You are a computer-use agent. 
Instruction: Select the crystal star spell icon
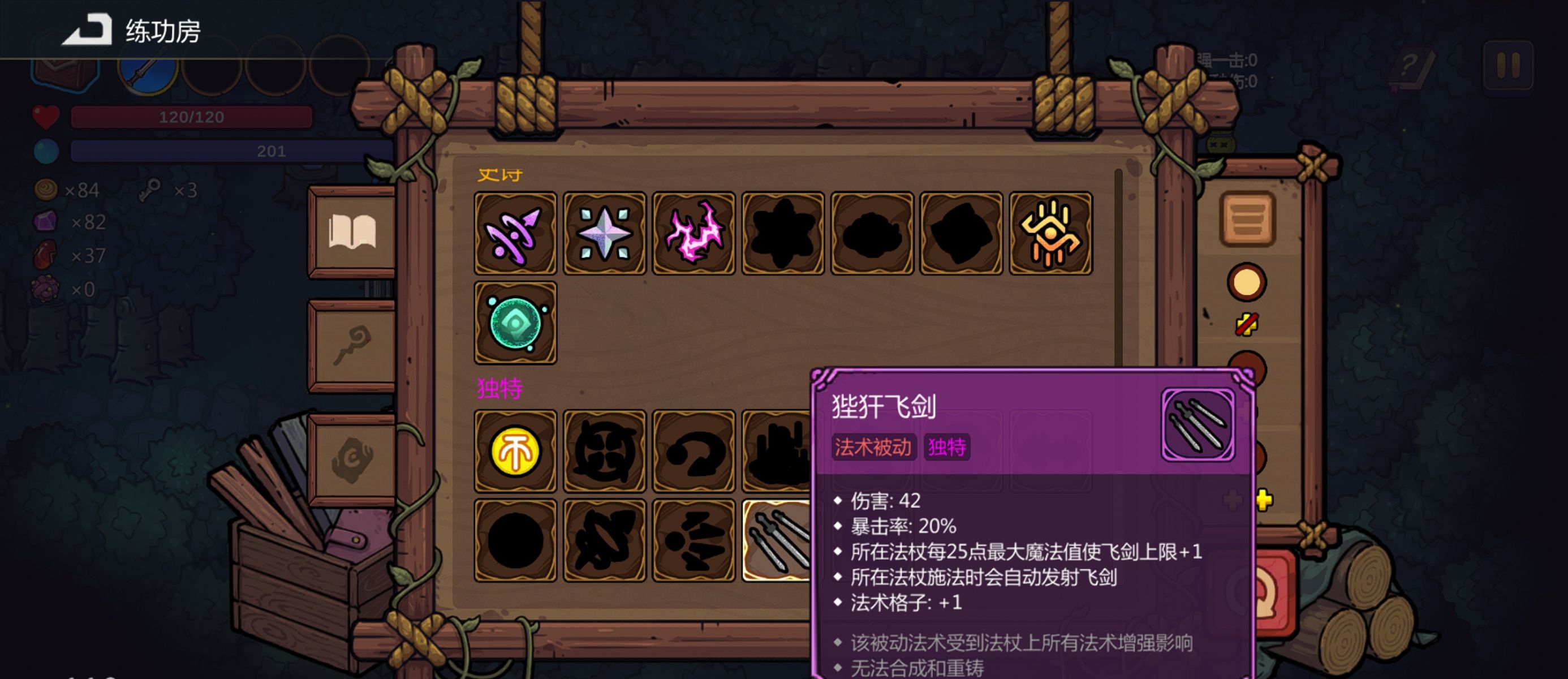[604, 233]
